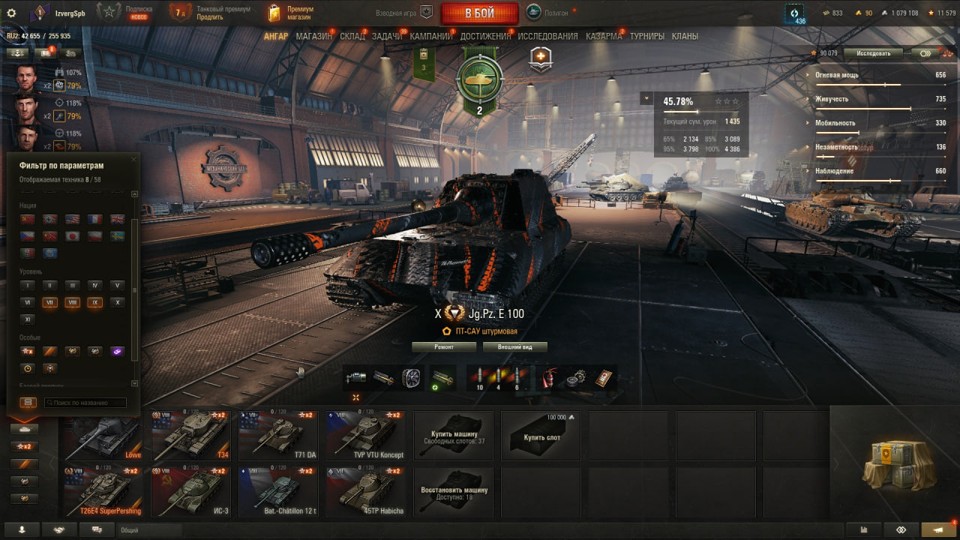
Task: Toggle the tier X filter button
Action: click(x=118, y=301)
